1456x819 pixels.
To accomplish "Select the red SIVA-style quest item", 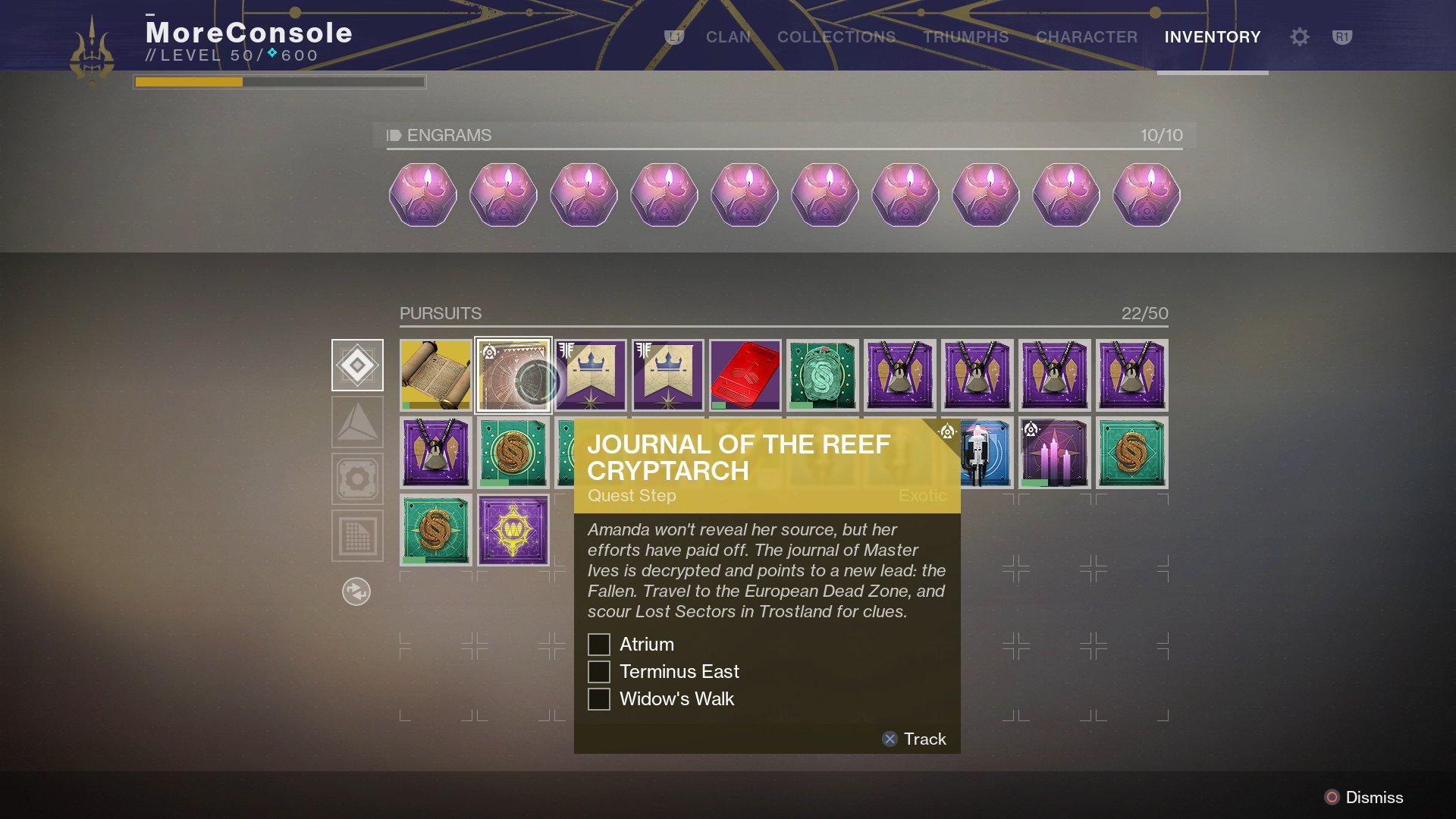I will tap(745, 375).
